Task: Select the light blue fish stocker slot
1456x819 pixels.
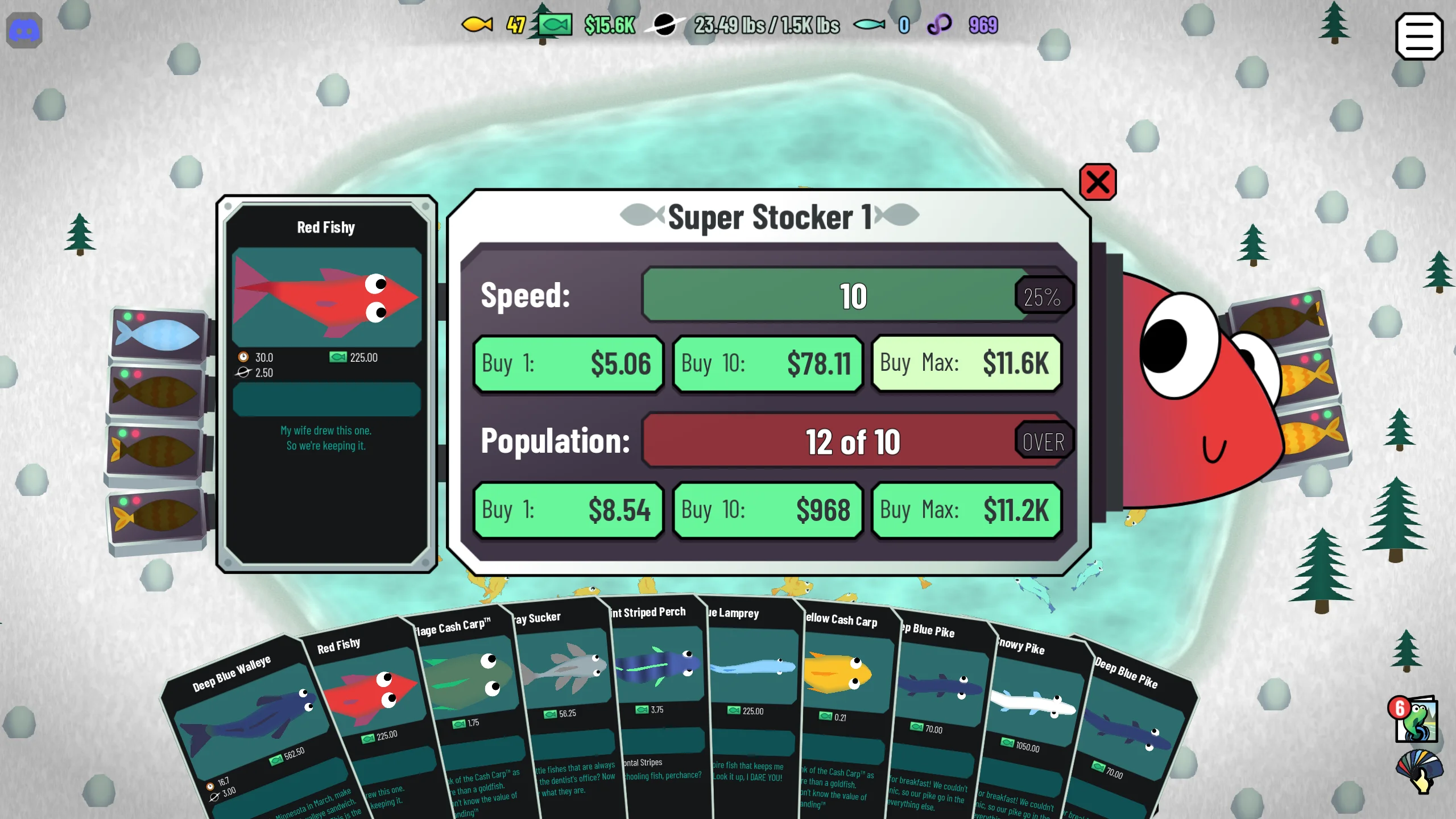Action: click(x=158, y=334)
